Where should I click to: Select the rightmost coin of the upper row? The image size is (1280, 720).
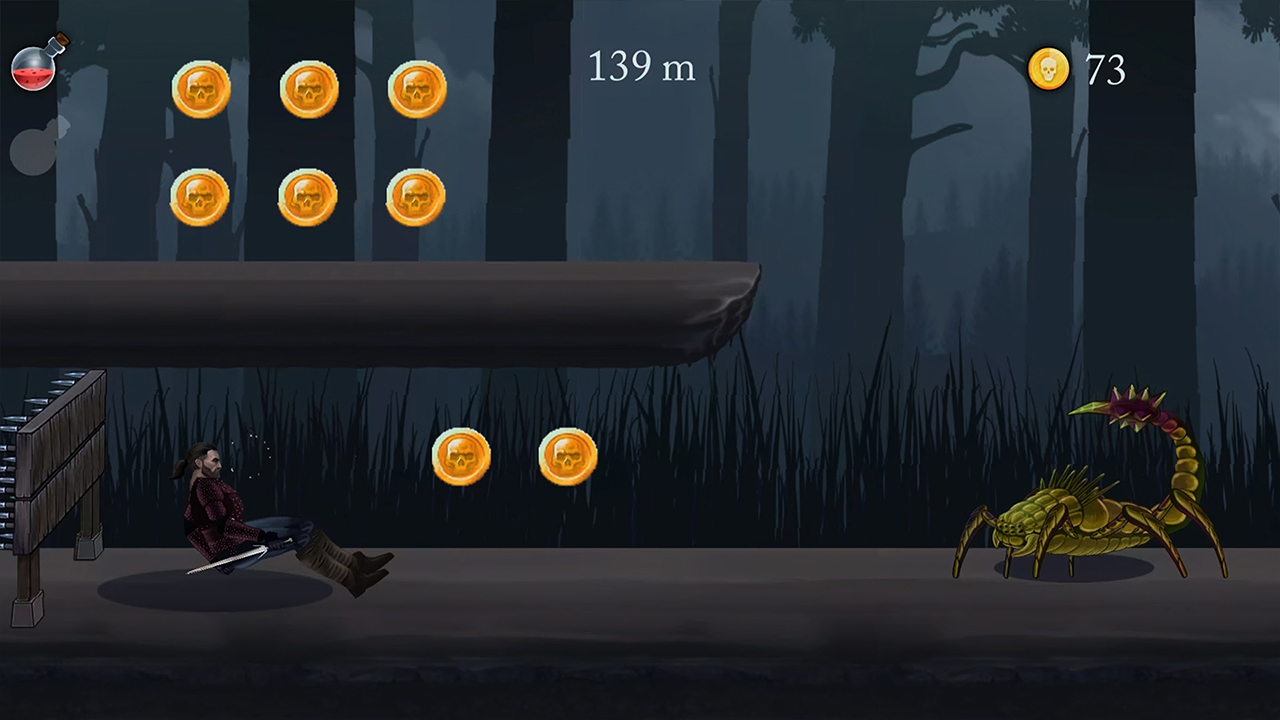pos(417,89)
